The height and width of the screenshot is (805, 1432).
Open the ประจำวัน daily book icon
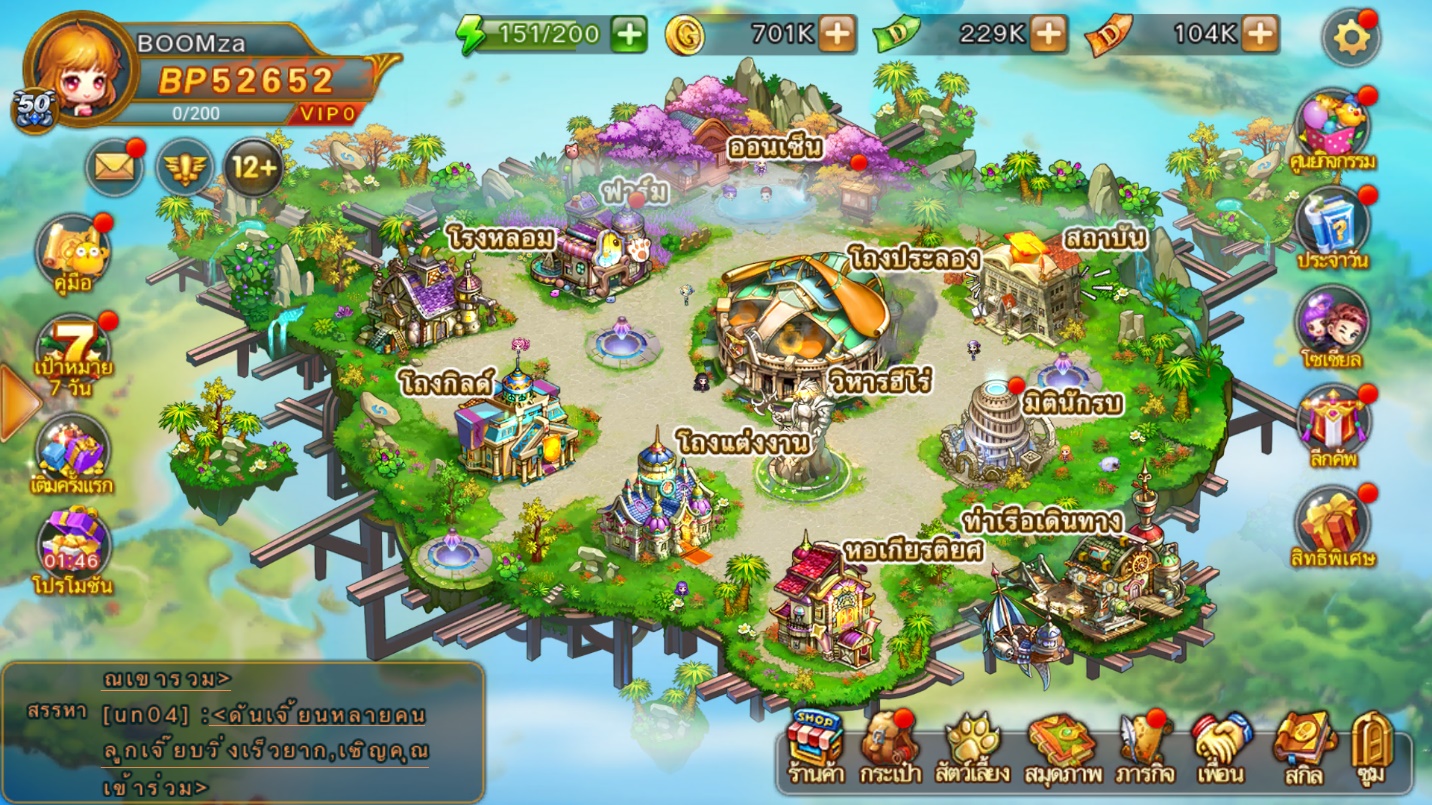[1332, 226]
